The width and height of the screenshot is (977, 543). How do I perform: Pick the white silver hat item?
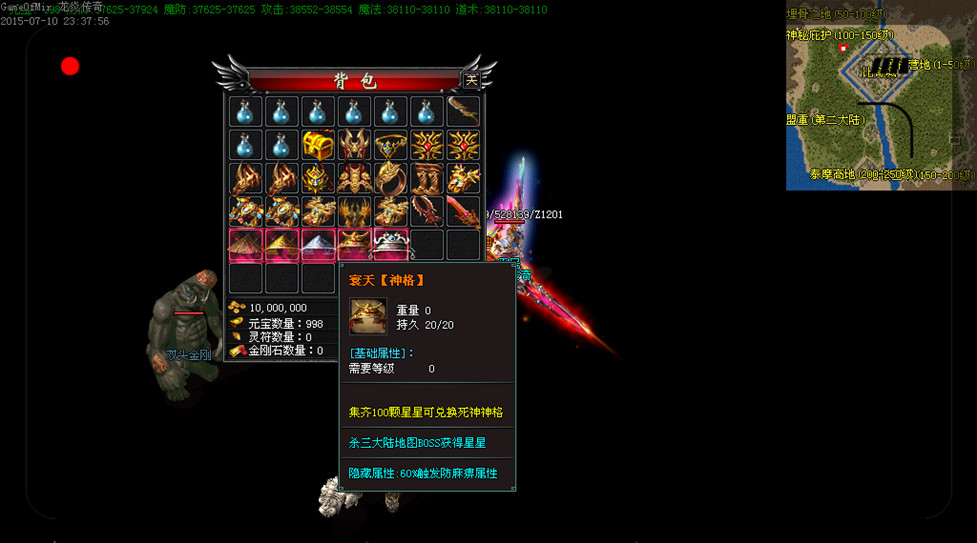click(x=318, y=244)
